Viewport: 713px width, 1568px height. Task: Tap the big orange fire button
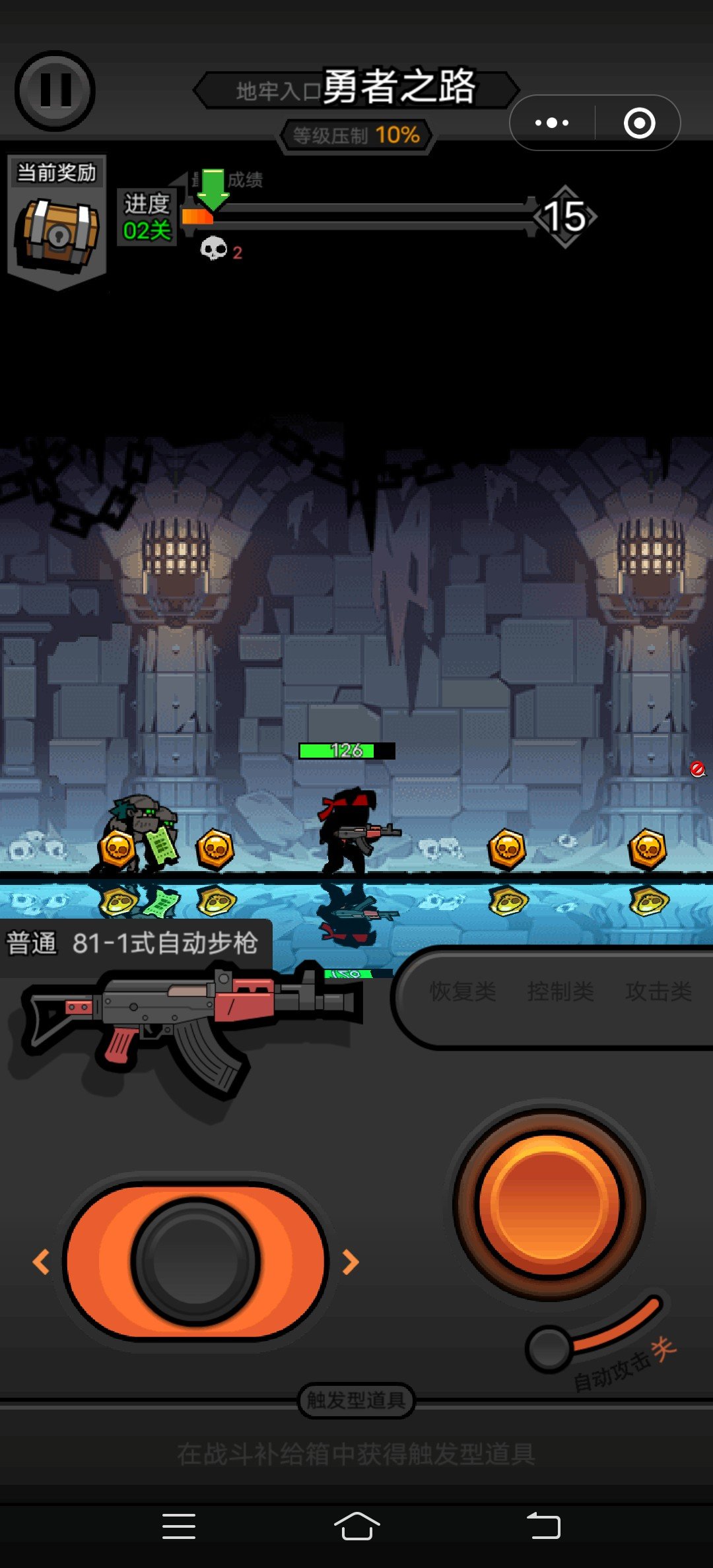549,1204
